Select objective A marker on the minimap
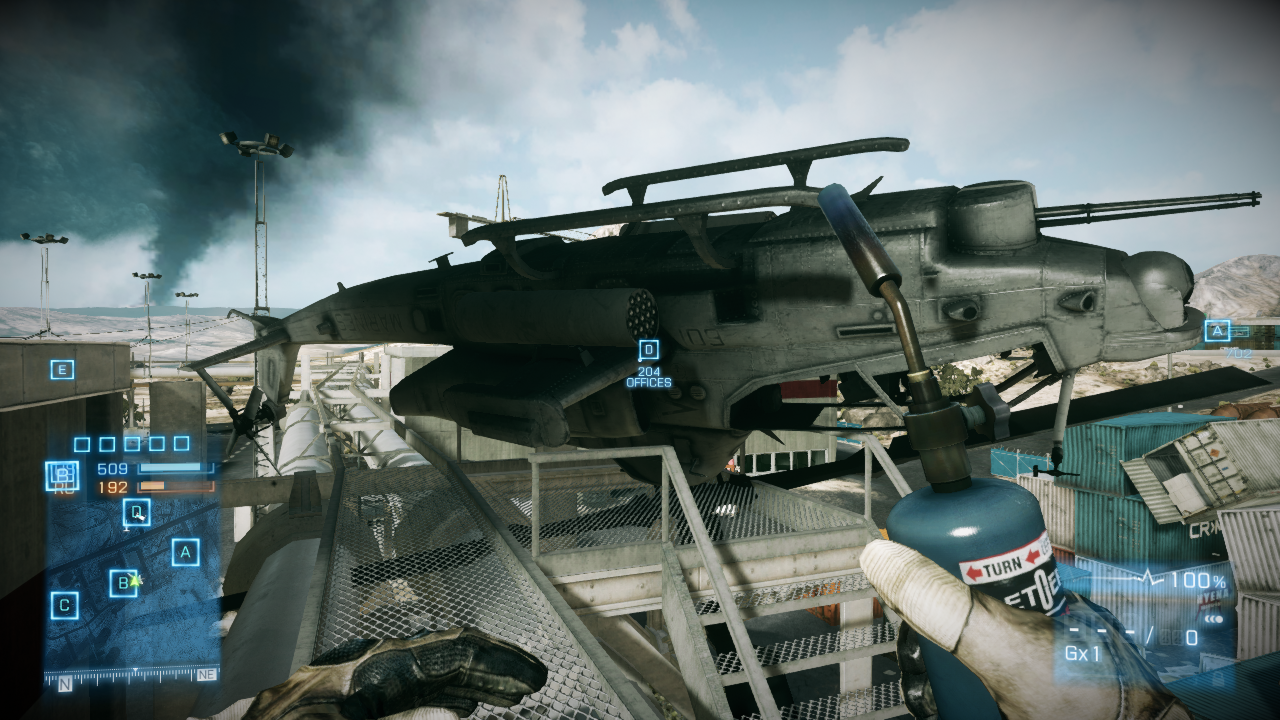This screenshot has width=1280, height=720. click(184, 552)
